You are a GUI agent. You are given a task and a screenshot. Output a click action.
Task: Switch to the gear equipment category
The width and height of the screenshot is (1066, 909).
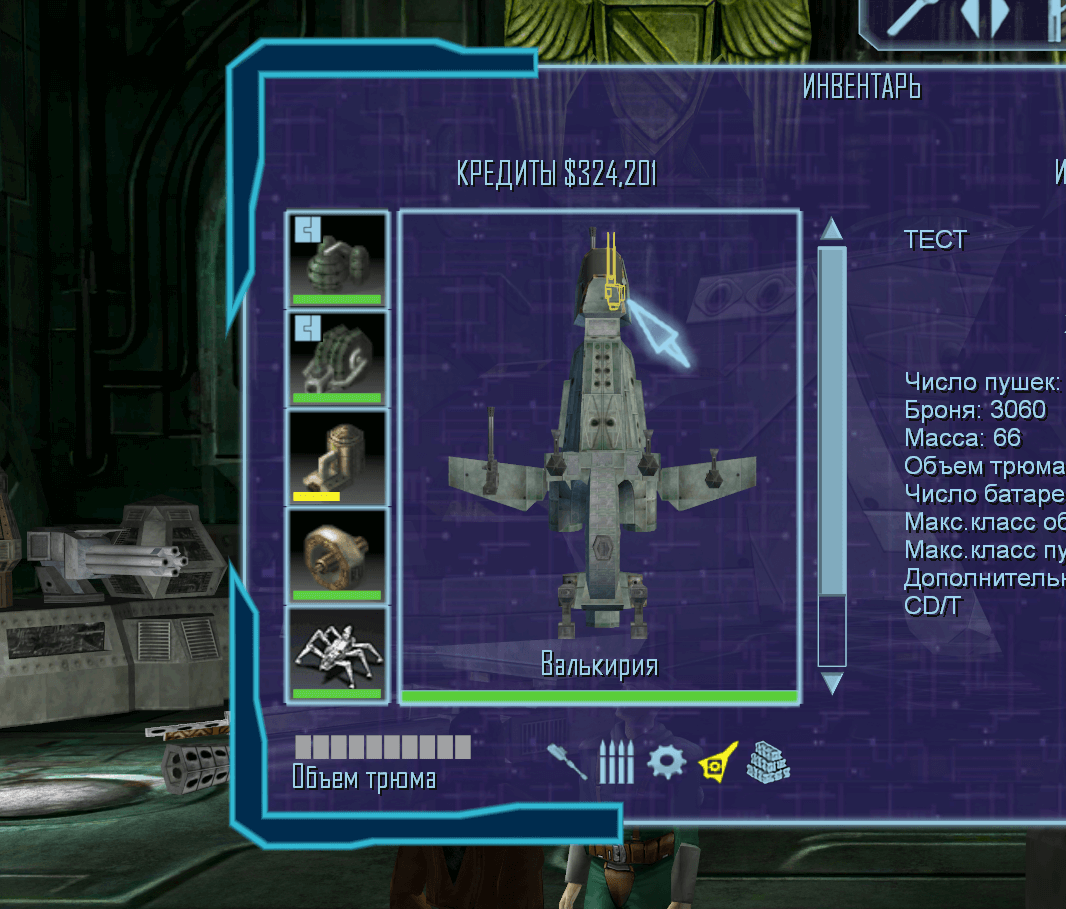click(666, 762)
